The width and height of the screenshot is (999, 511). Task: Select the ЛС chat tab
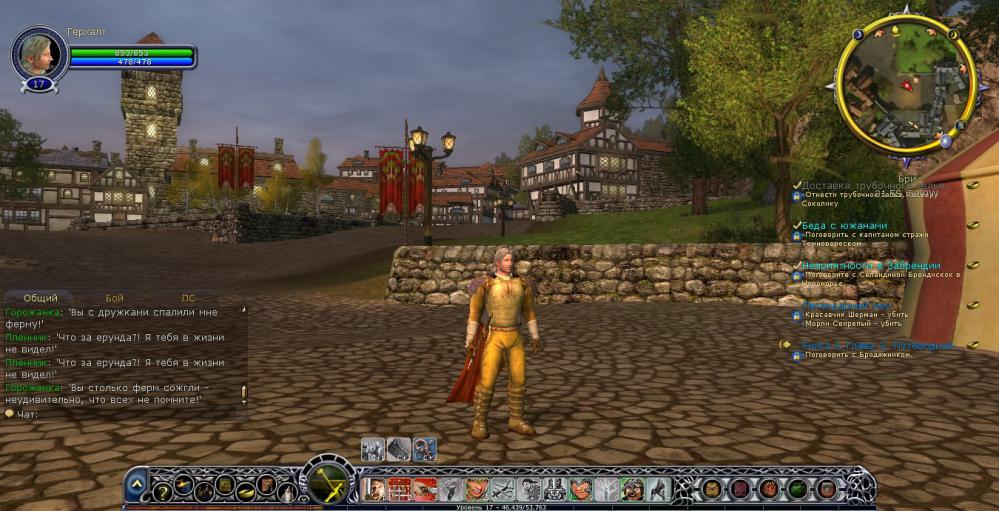click(x=188, y=298)
